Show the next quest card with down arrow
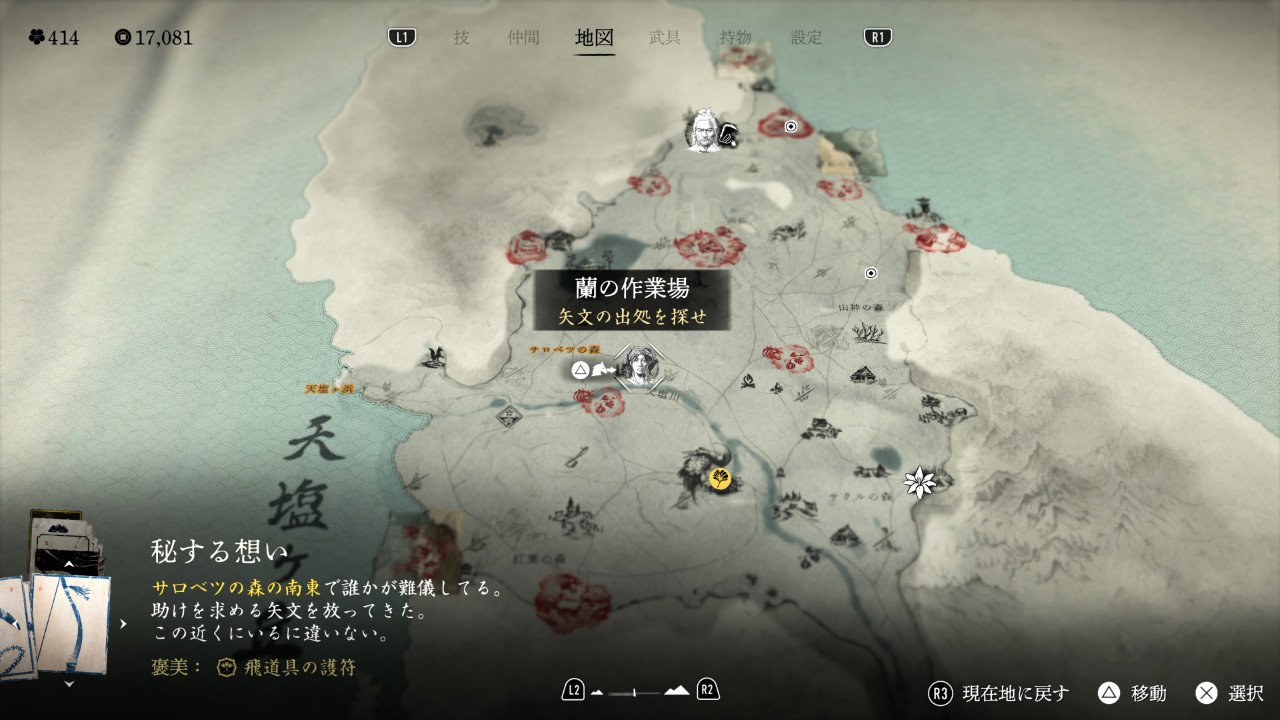 click(x=69, y=684)
